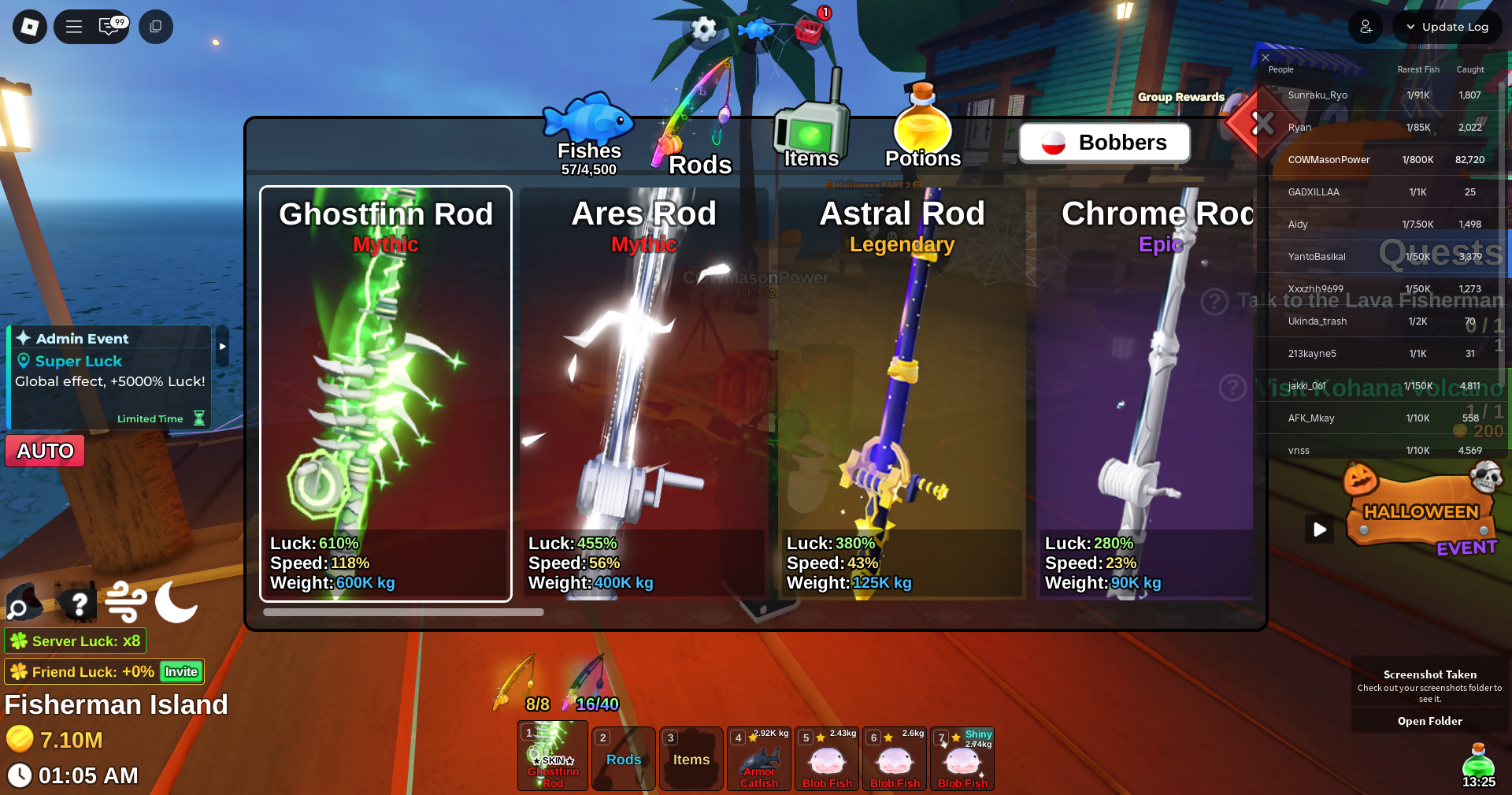This screenshot has height=795, width=1512.
Task: Select the Chrome Rod card
Action: [x=1146, y=394]
